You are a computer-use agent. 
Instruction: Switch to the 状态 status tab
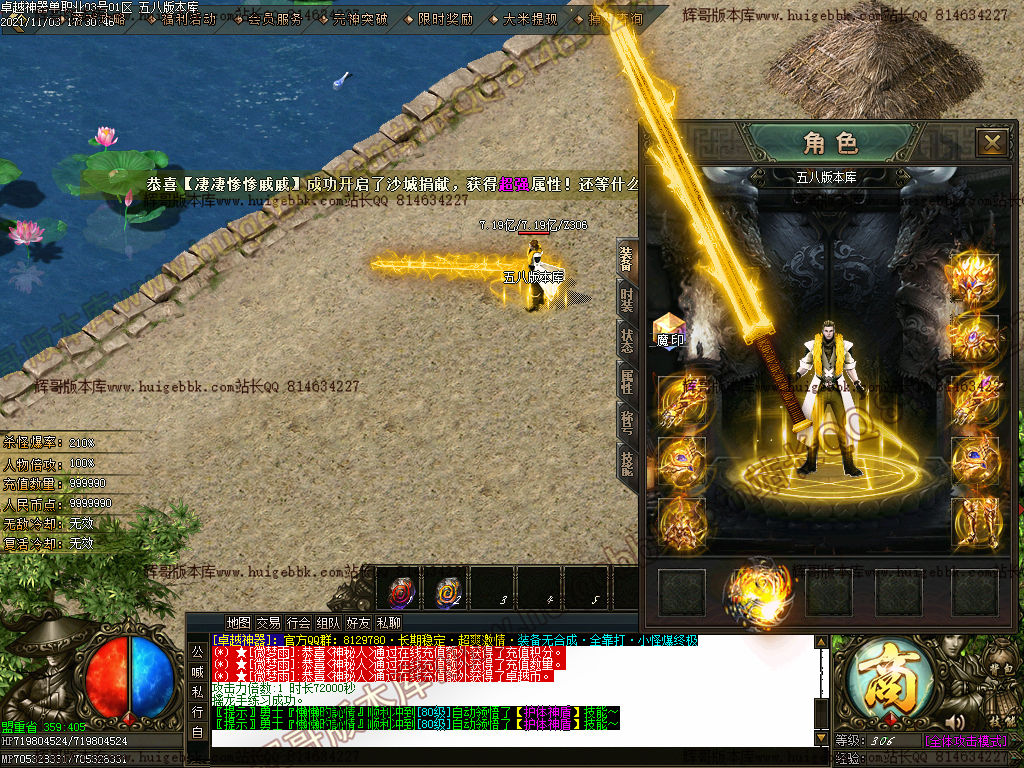point(627,340)
